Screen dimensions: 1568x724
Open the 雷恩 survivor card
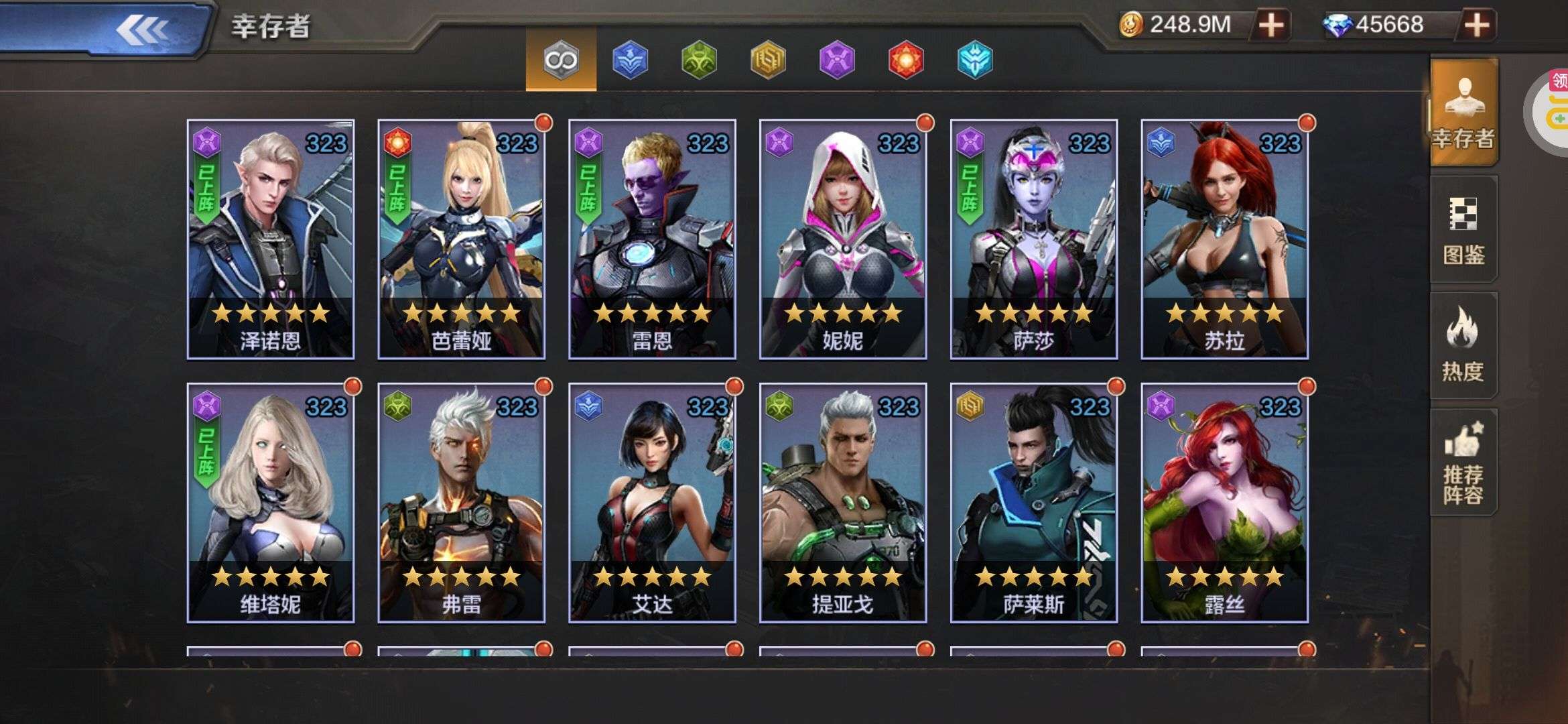tap(652, 239)
